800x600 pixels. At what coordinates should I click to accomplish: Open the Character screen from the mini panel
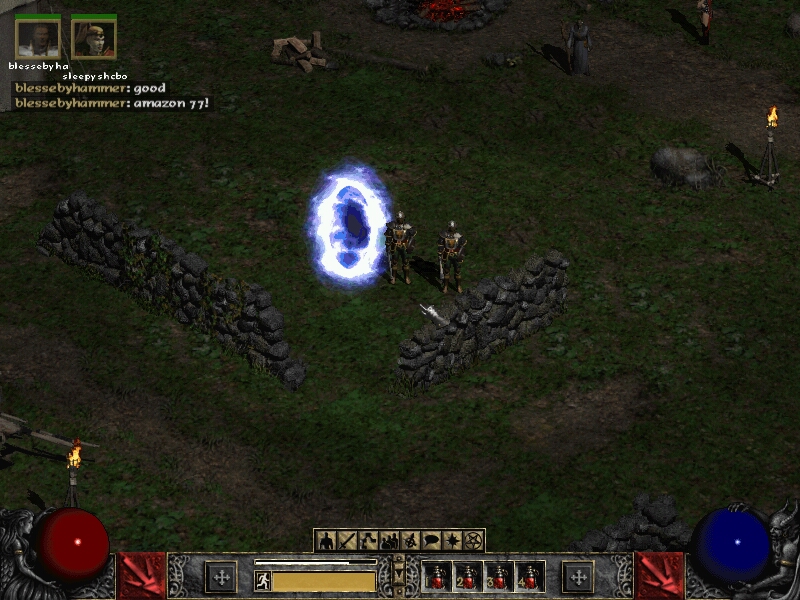(326, 541)
